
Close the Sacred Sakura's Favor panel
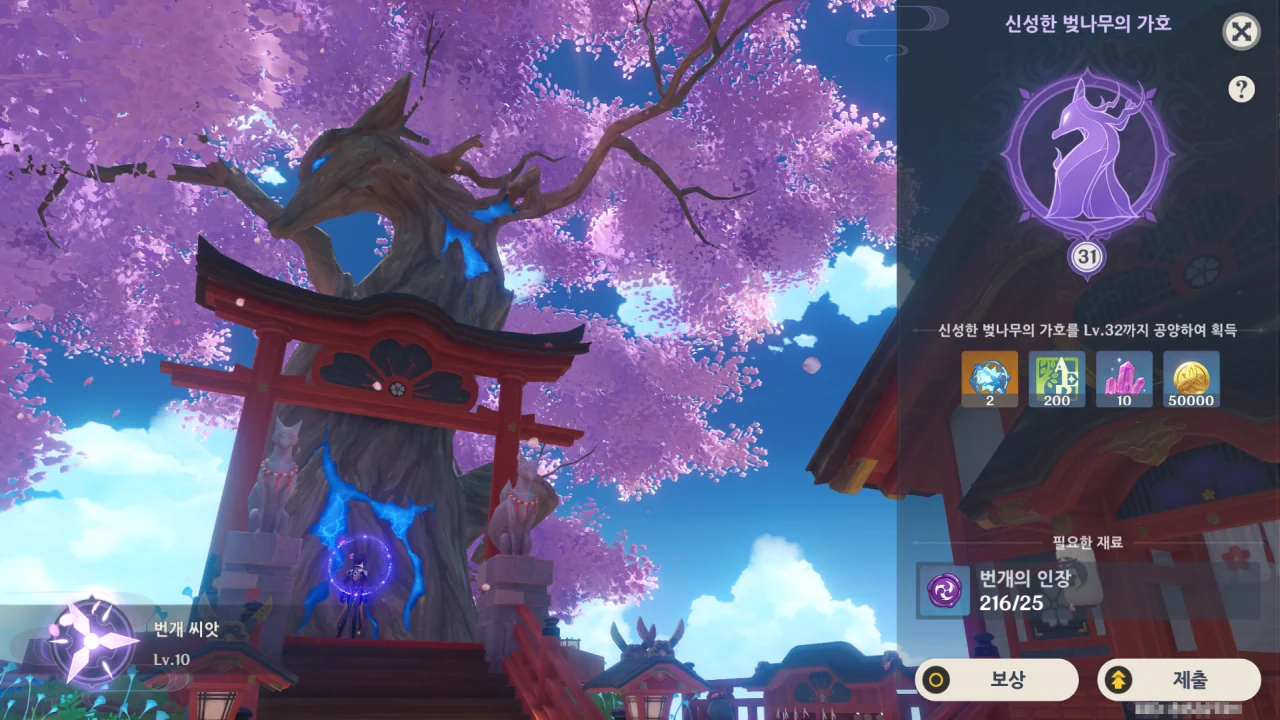pos(1241,32)
